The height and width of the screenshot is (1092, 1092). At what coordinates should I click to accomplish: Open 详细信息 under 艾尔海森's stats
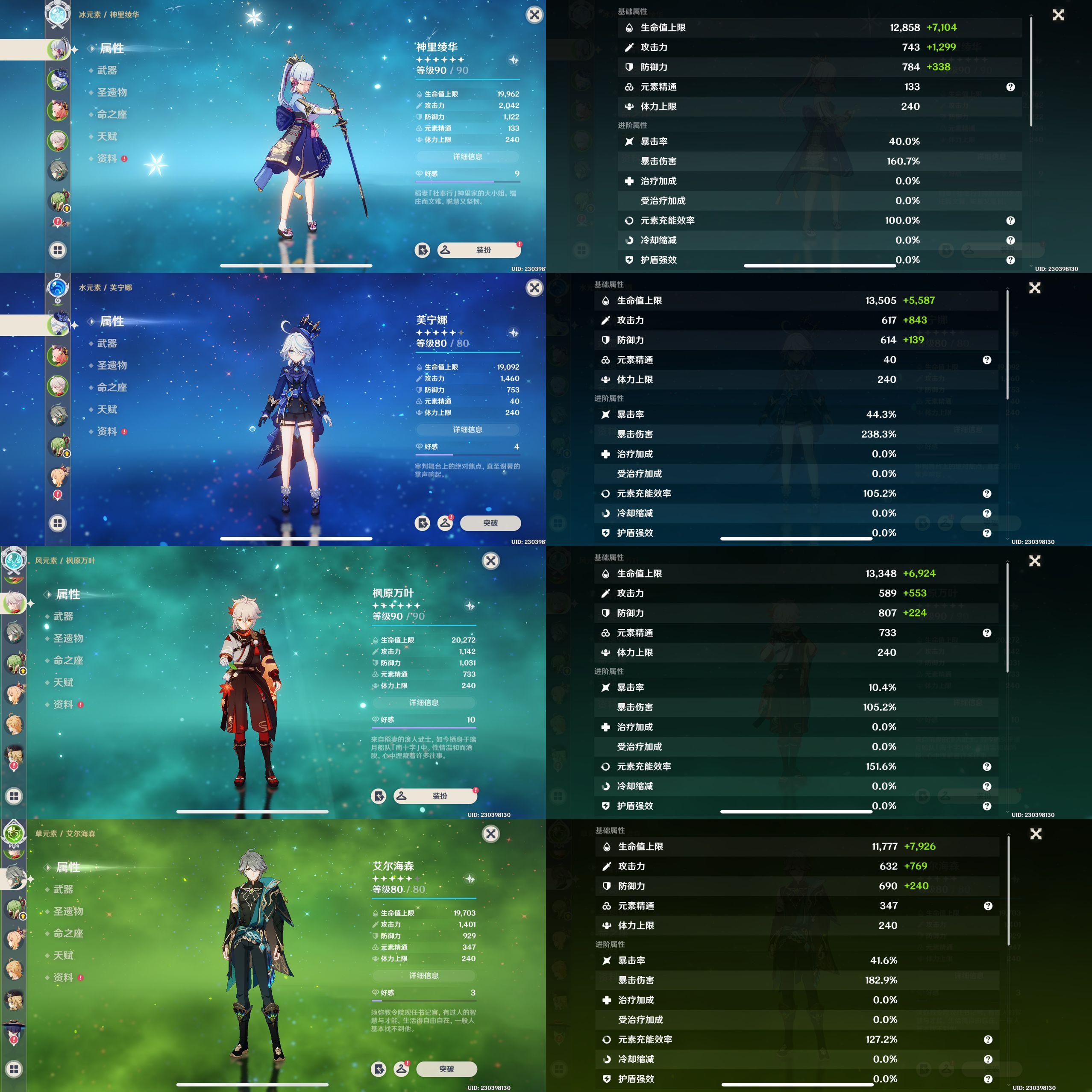click(424, 975)
